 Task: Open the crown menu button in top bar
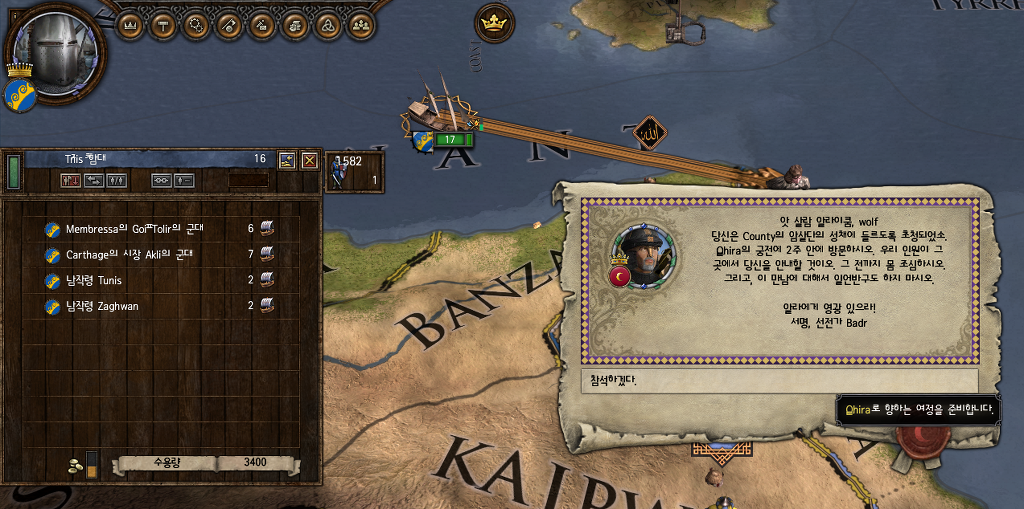click(x=129, y=24)
